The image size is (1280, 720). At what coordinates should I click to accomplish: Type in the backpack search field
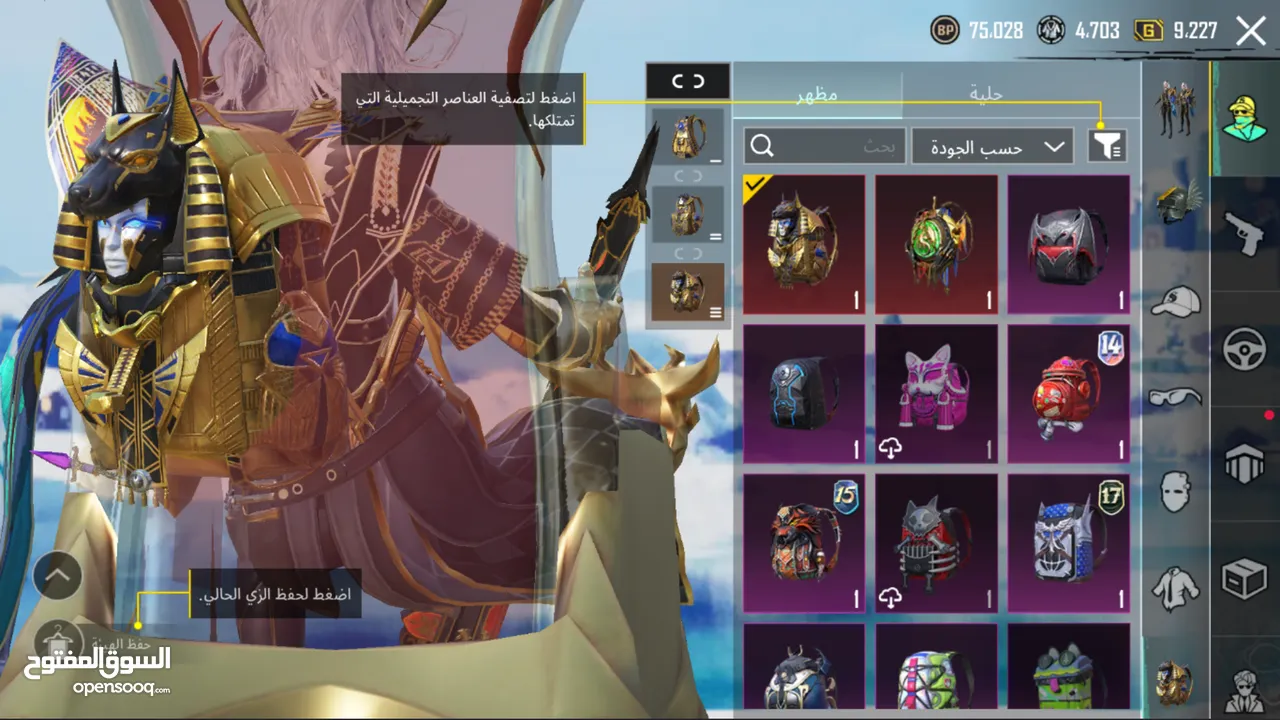825,147
